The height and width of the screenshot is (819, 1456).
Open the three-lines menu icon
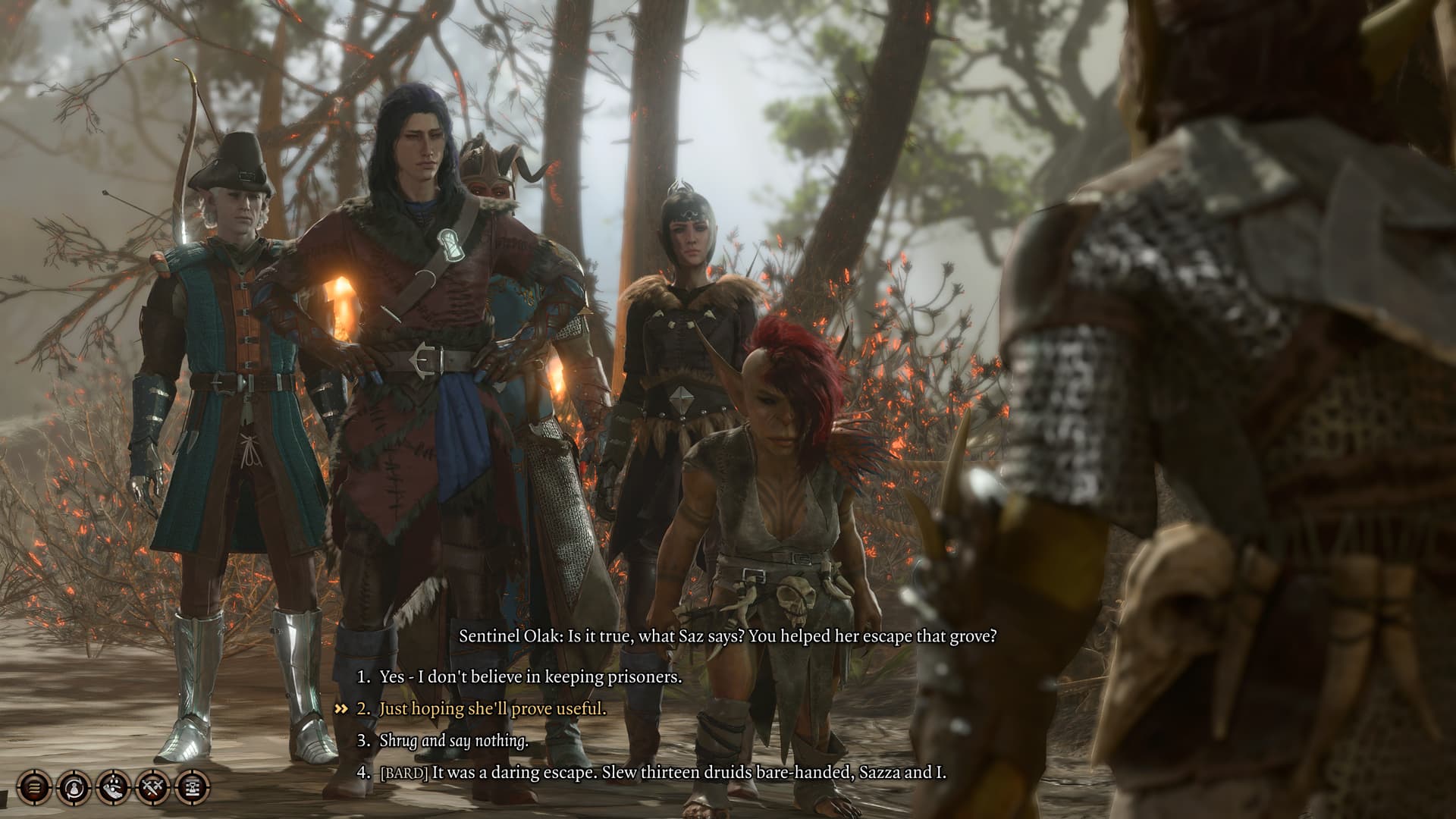(x=35, y=788)
